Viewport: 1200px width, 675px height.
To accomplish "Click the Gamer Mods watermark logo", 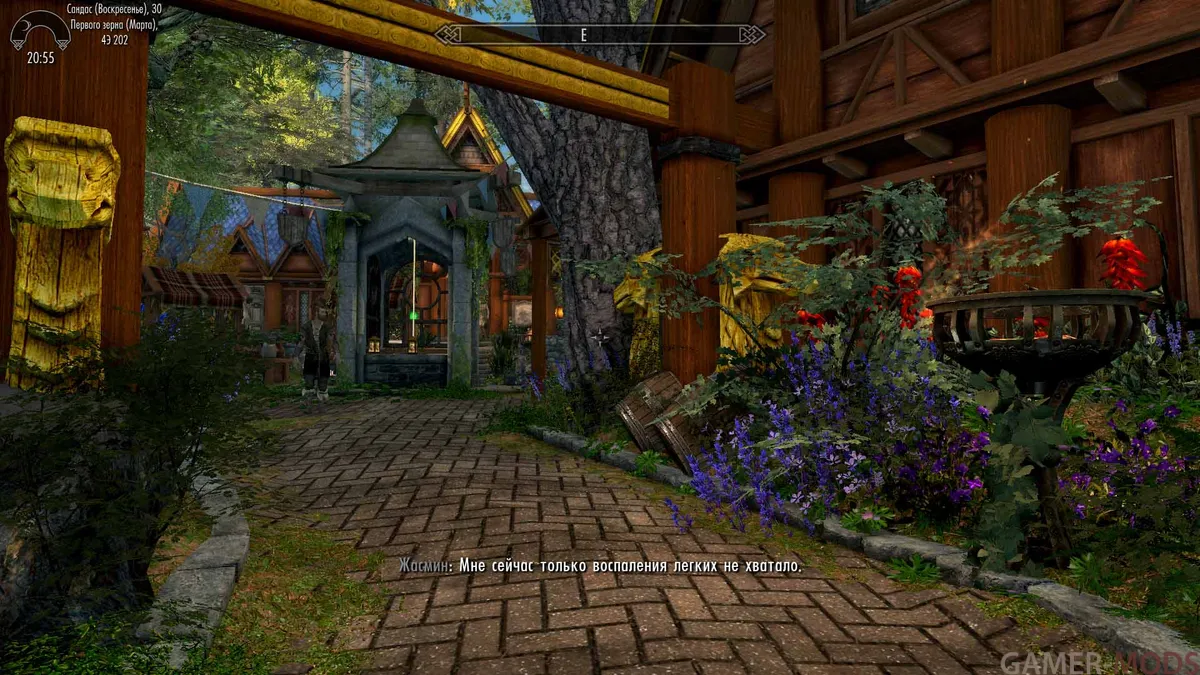I will [x=1097, y=662].
